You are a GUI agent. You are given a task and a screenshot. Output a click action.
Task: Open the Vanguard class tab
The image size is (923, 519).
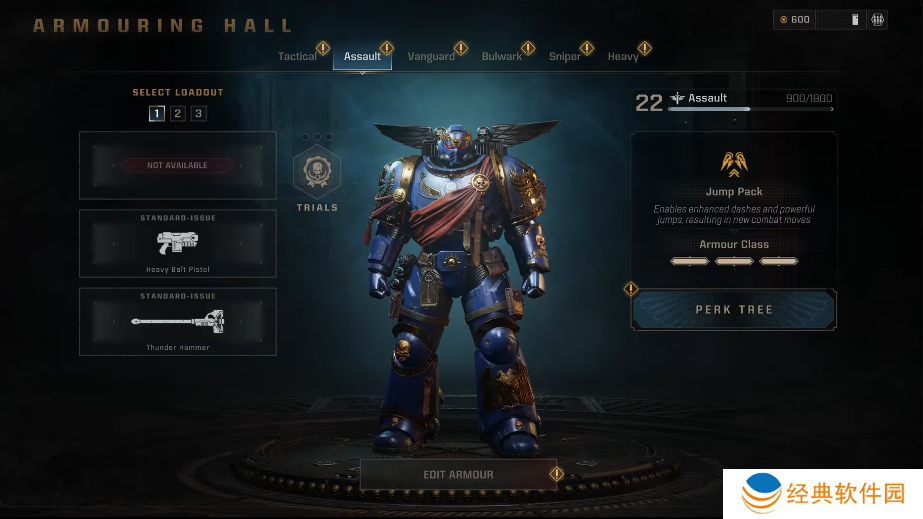point(431,57)
